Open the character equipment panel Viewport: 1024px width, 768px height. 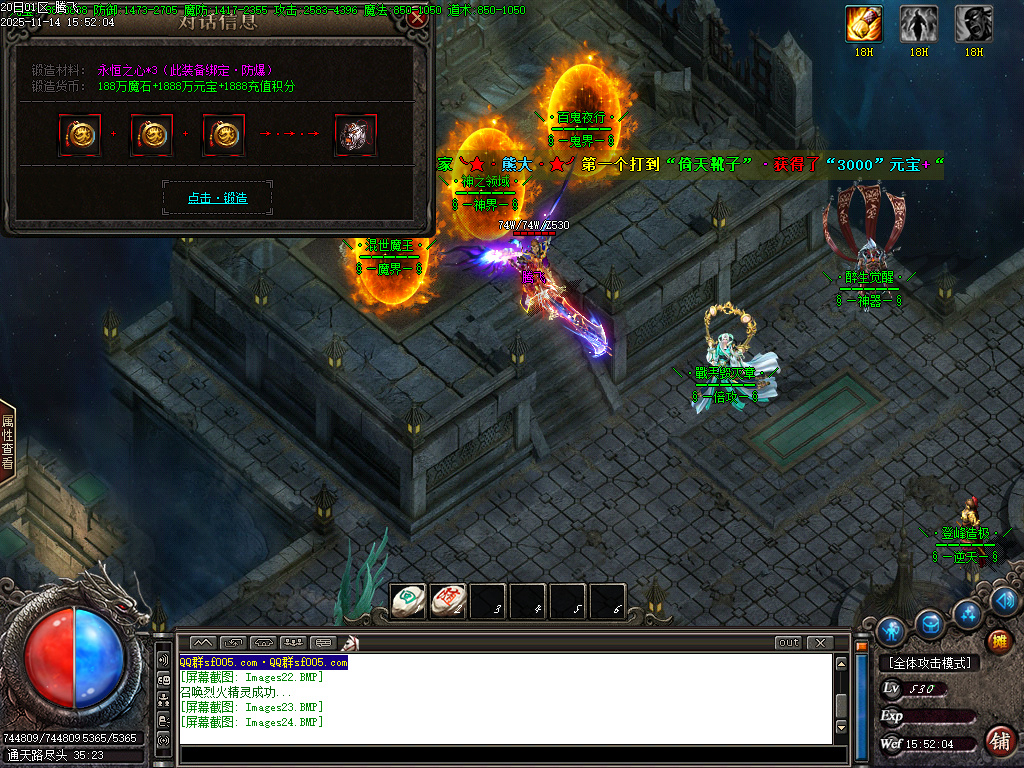point(891,631)
